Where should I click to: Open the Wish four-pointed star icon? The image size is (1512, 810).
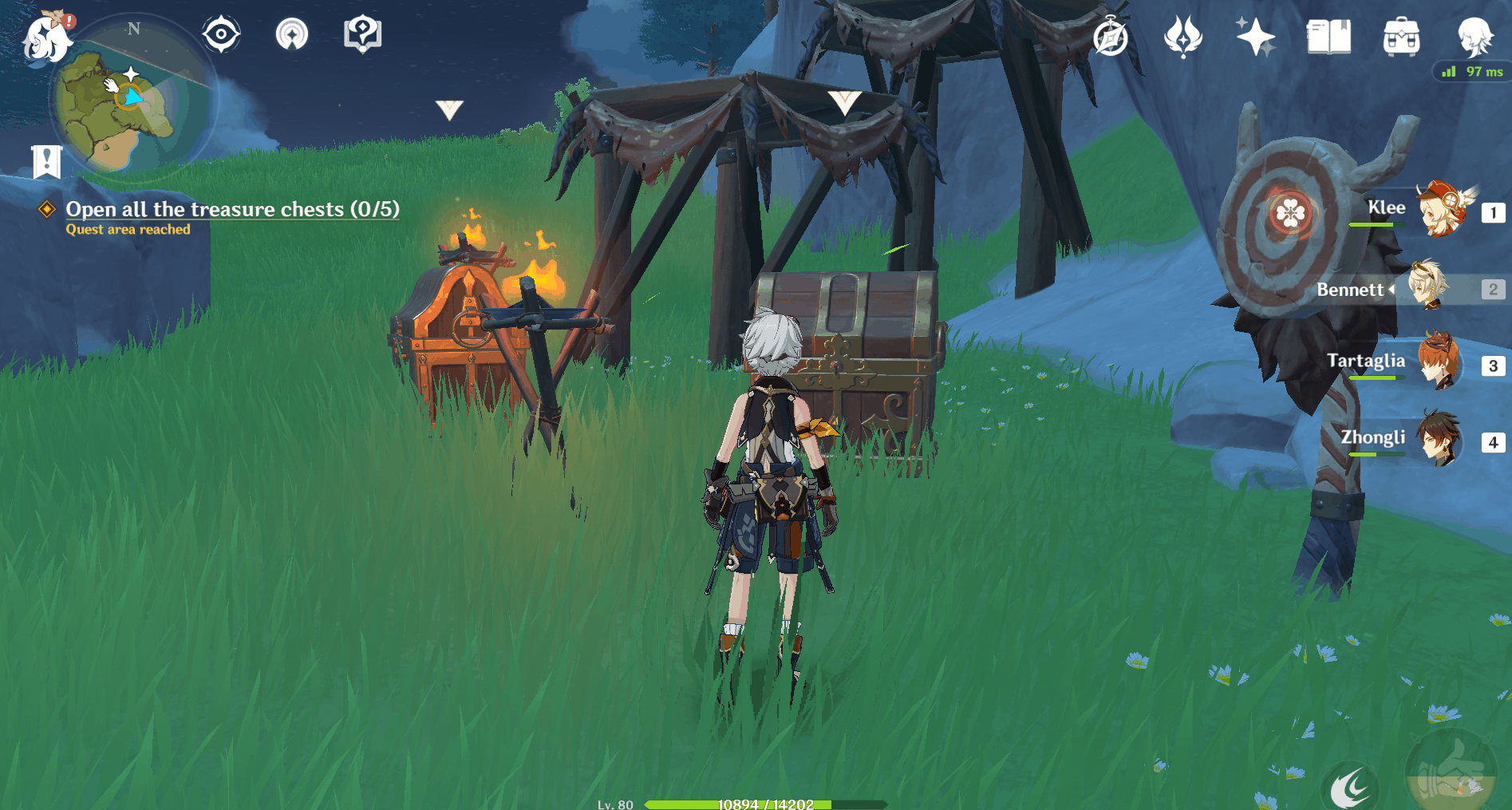click(1255, 37)
